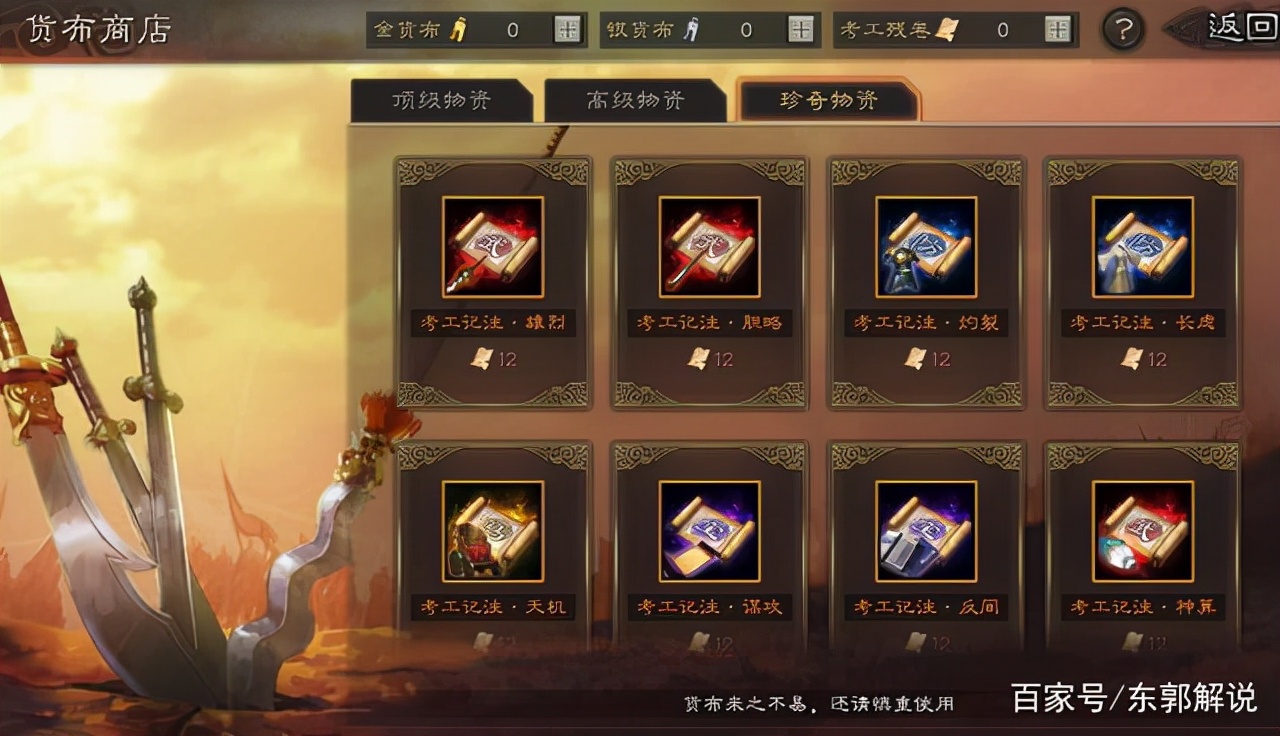This screenshot has width=1280, height=736.
Task: Select the 考工记注·灼裂 scroll icon
Action: tap(925, 247)
